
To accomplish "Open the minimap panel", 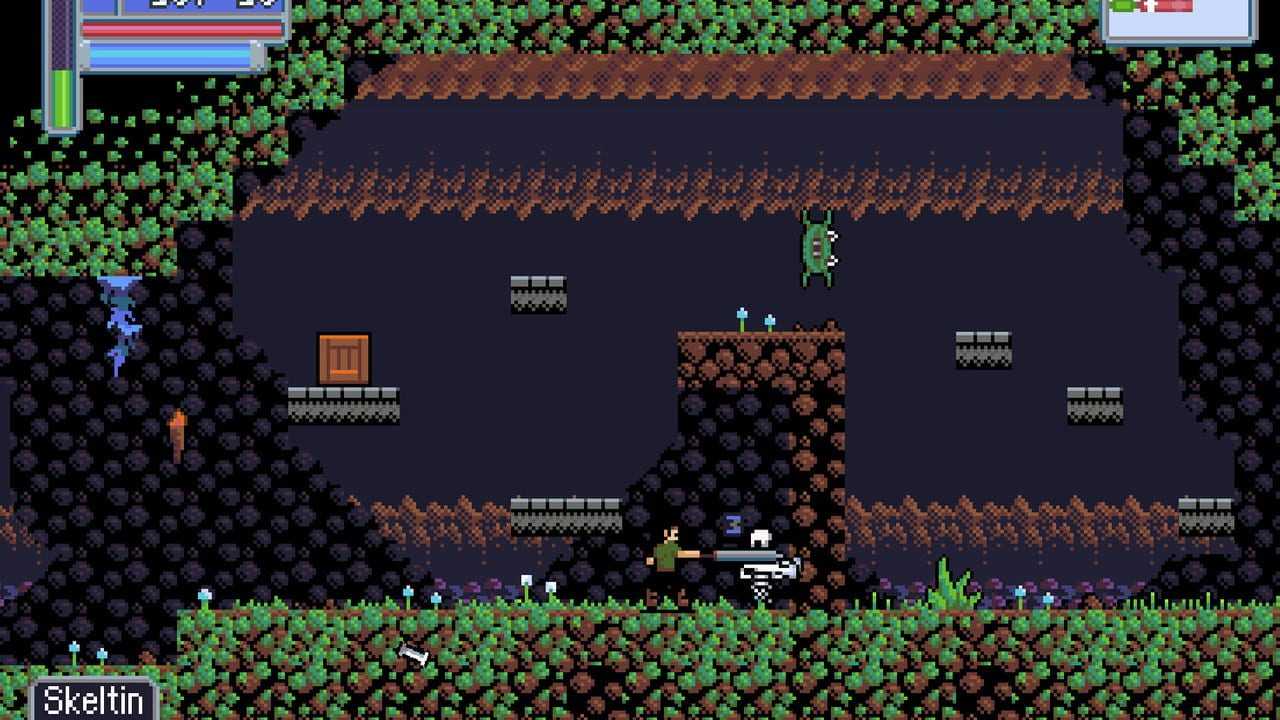I will click(x=1178, y=19).
